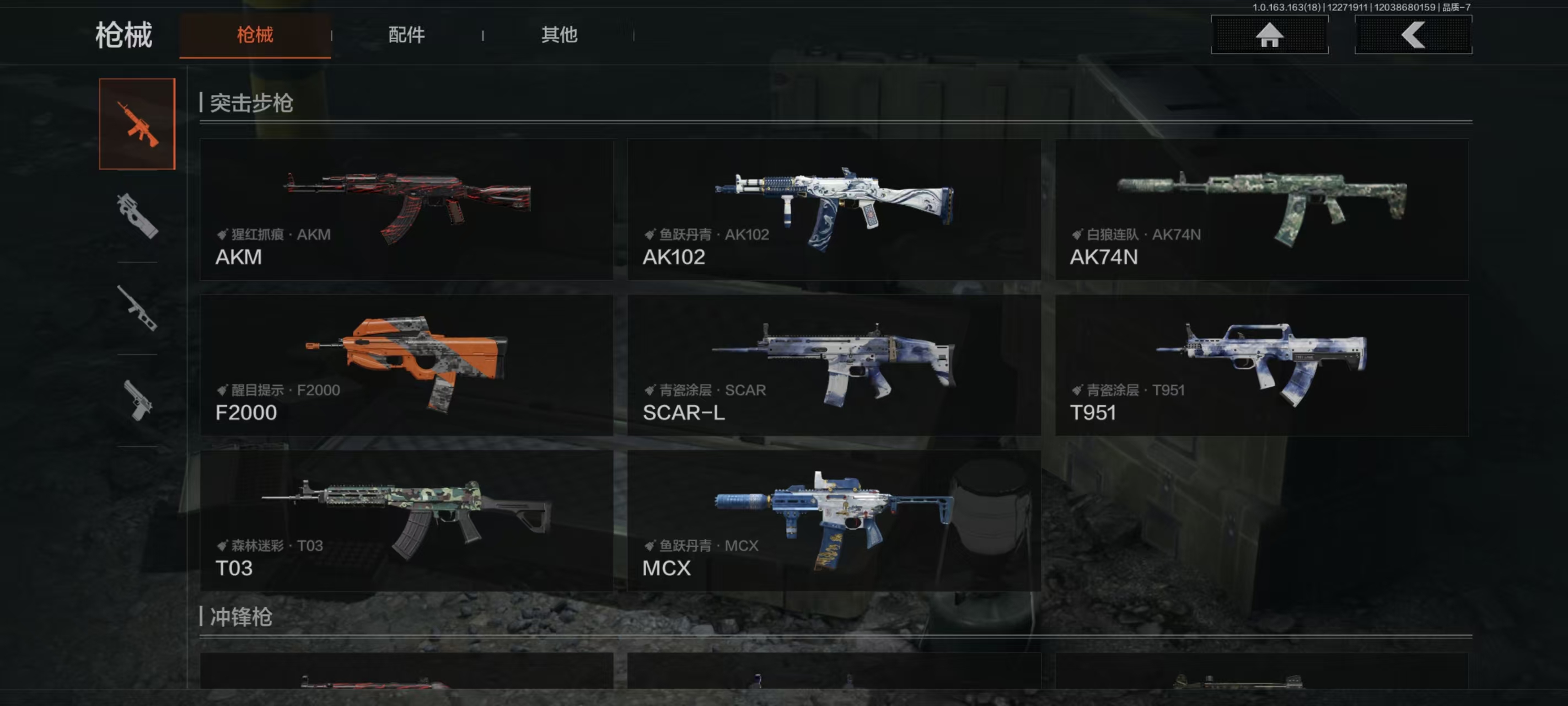The width and height of the screenshot is (1568, 706).
Task: Choose the submachine gun category icon
Action: [137, 216]
